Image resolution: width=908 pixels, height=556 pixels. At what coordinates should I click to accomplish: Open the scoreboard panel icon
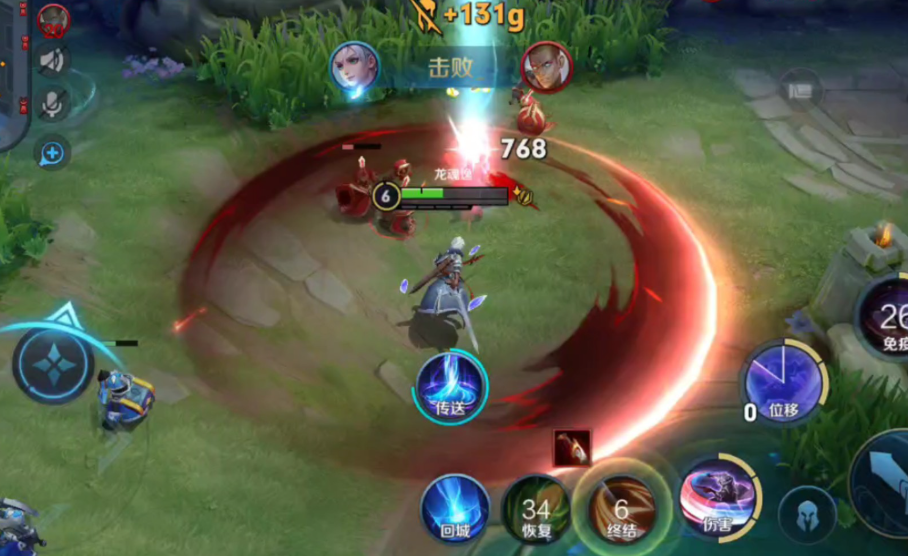point(799,88)
